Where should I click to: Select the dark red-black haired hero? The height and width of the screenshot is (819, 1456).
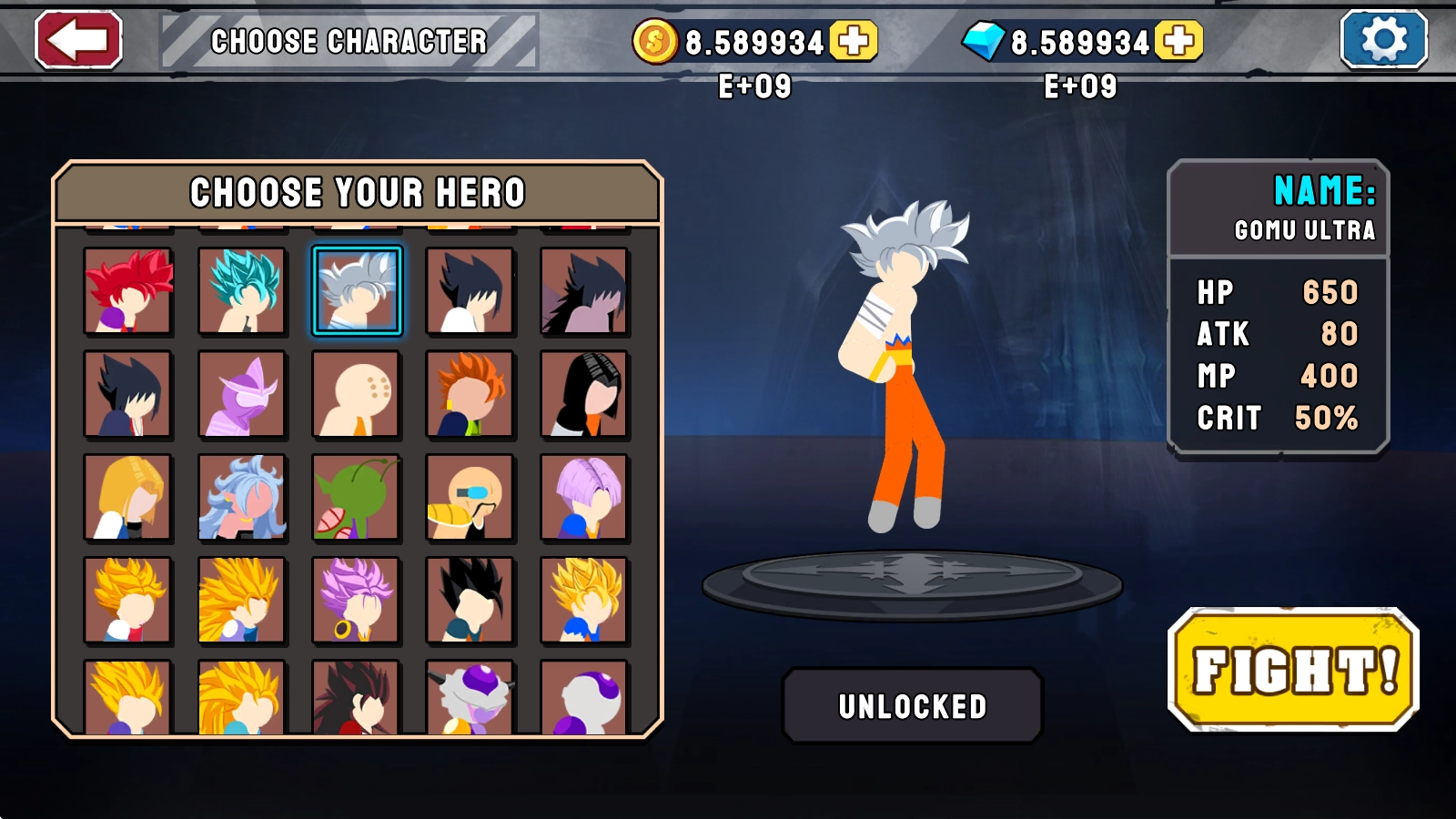tap(357, 699)
